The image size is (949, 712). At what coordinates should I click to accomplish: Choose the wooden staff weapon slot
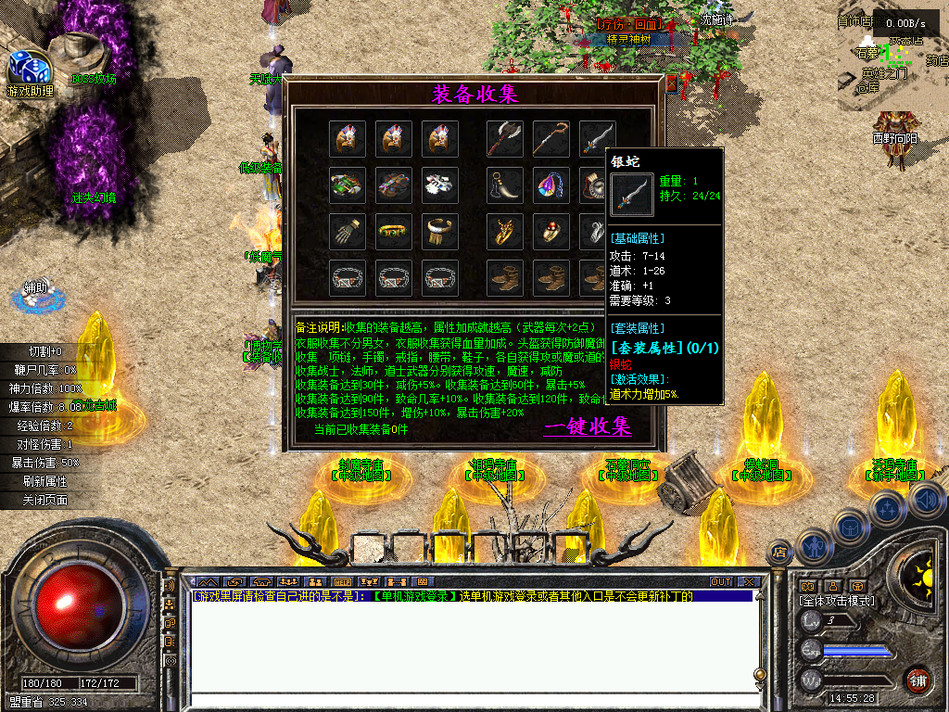point(551,139)
